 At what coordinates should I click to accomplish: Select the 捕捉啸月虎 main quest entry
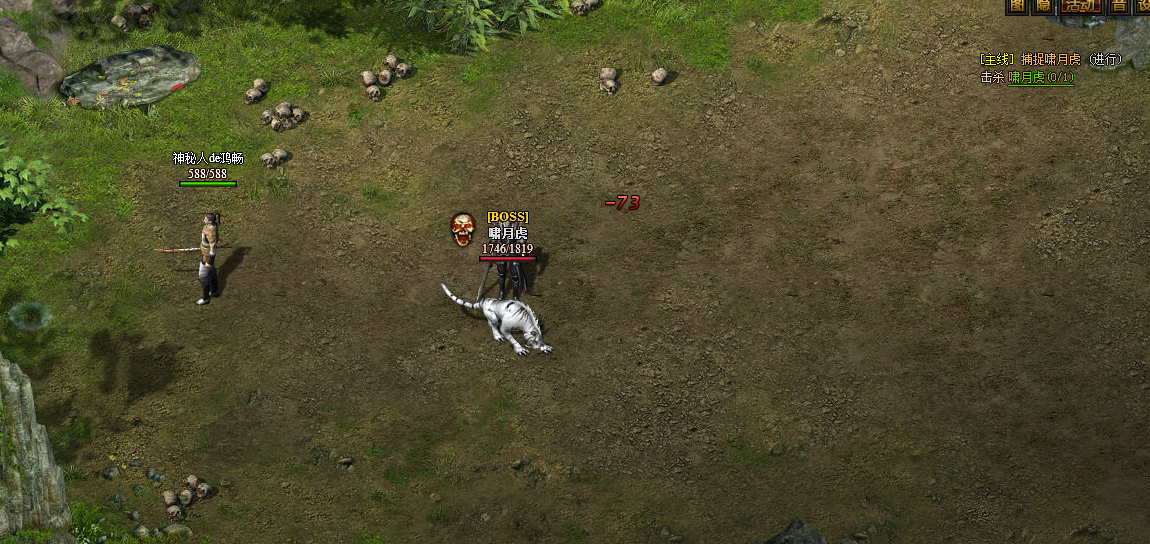(1051, 60)
